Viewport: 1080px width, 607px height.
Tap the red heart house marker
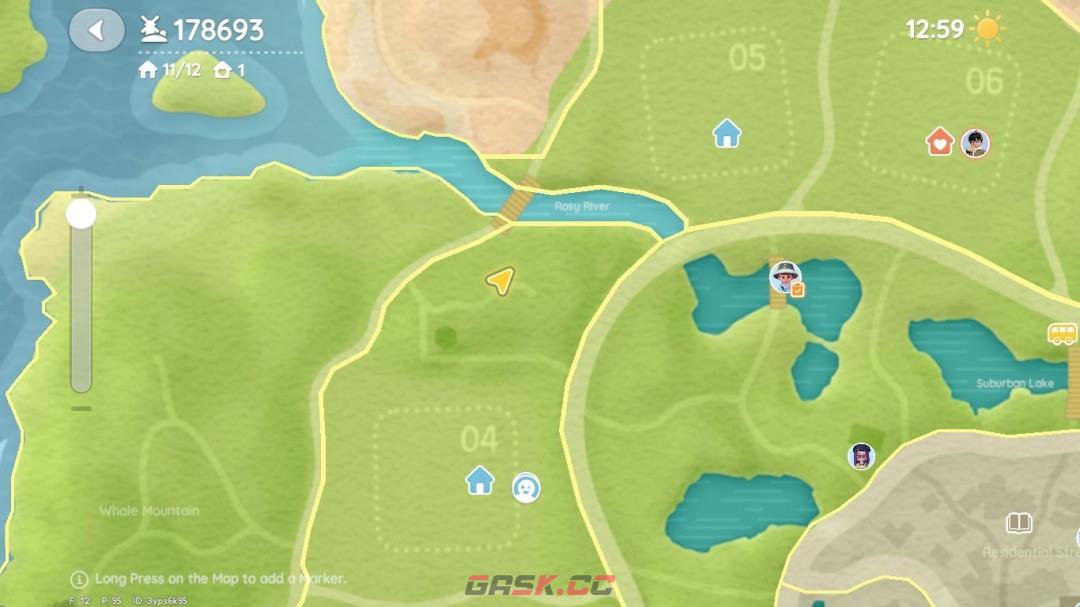click(x=940, y=142)
